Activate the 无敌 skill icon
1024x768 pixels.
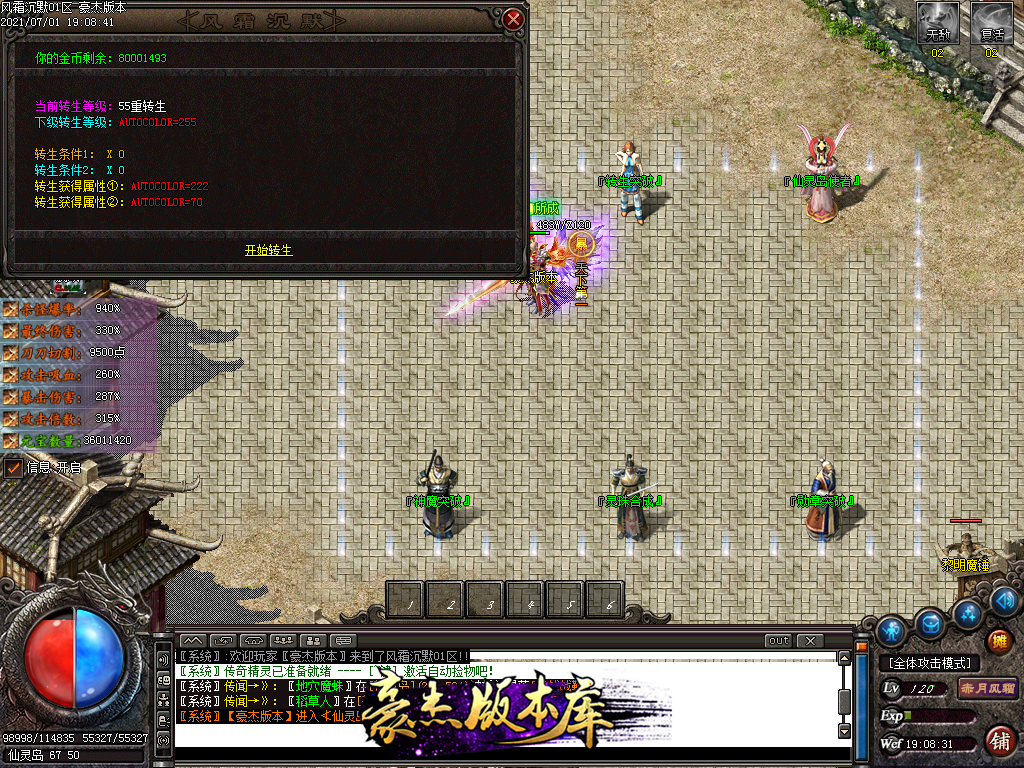pos(938,22)
